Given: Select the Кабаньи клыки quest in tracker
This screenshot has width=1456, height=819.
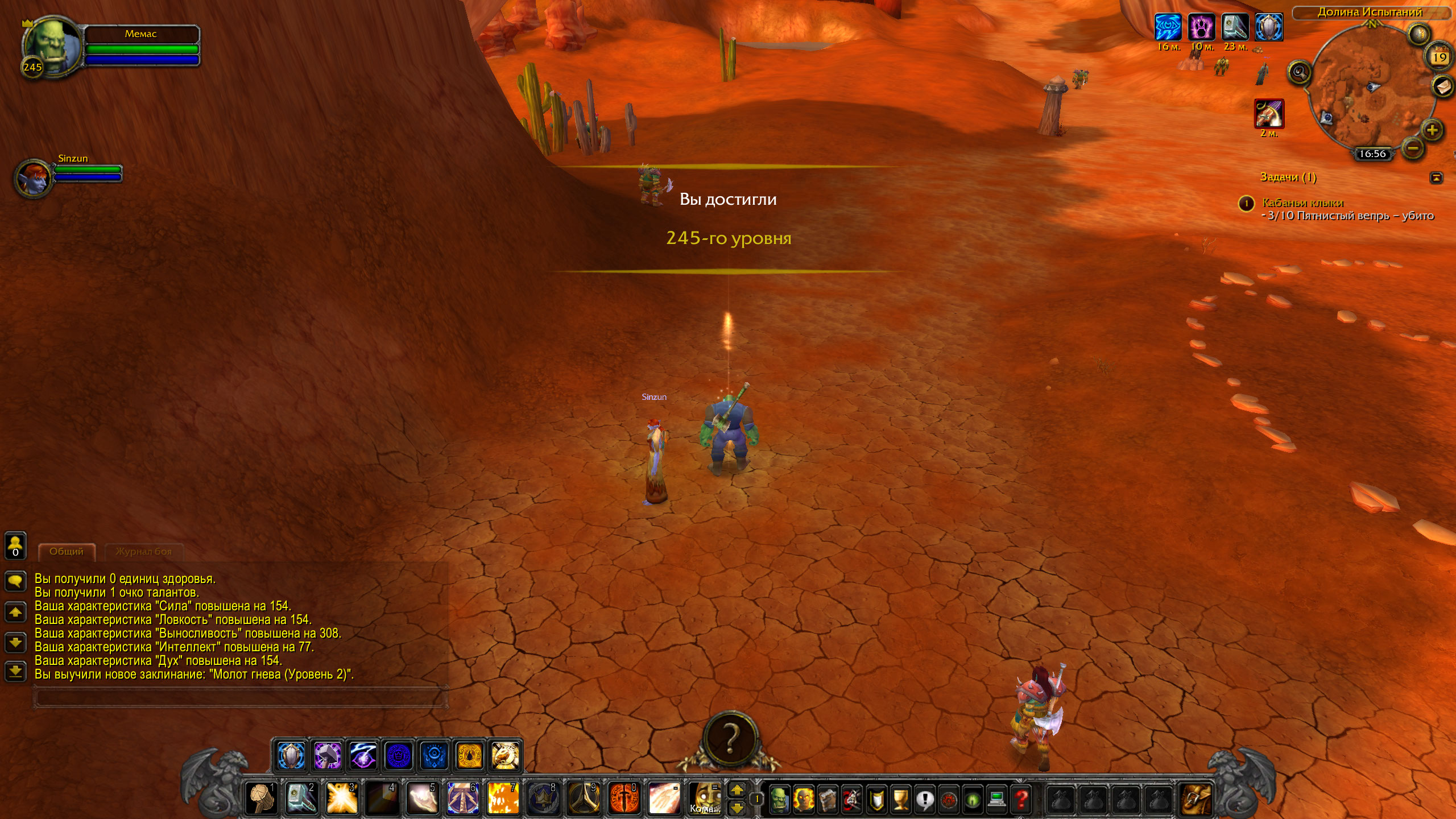Looking at the screenshot, I should [1302, 202].
